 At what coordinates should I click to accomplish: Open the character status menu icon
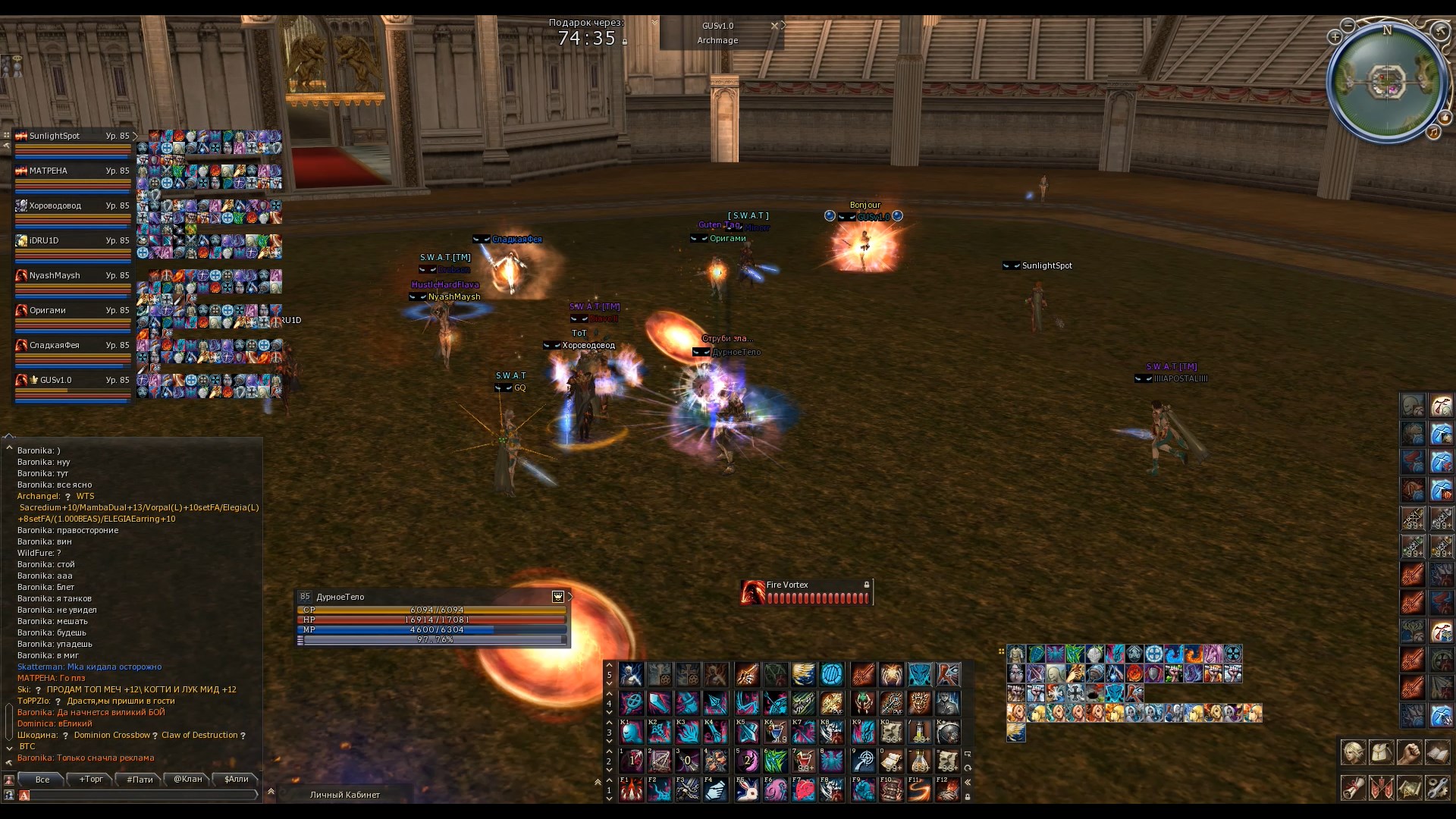click(1354, 753)
